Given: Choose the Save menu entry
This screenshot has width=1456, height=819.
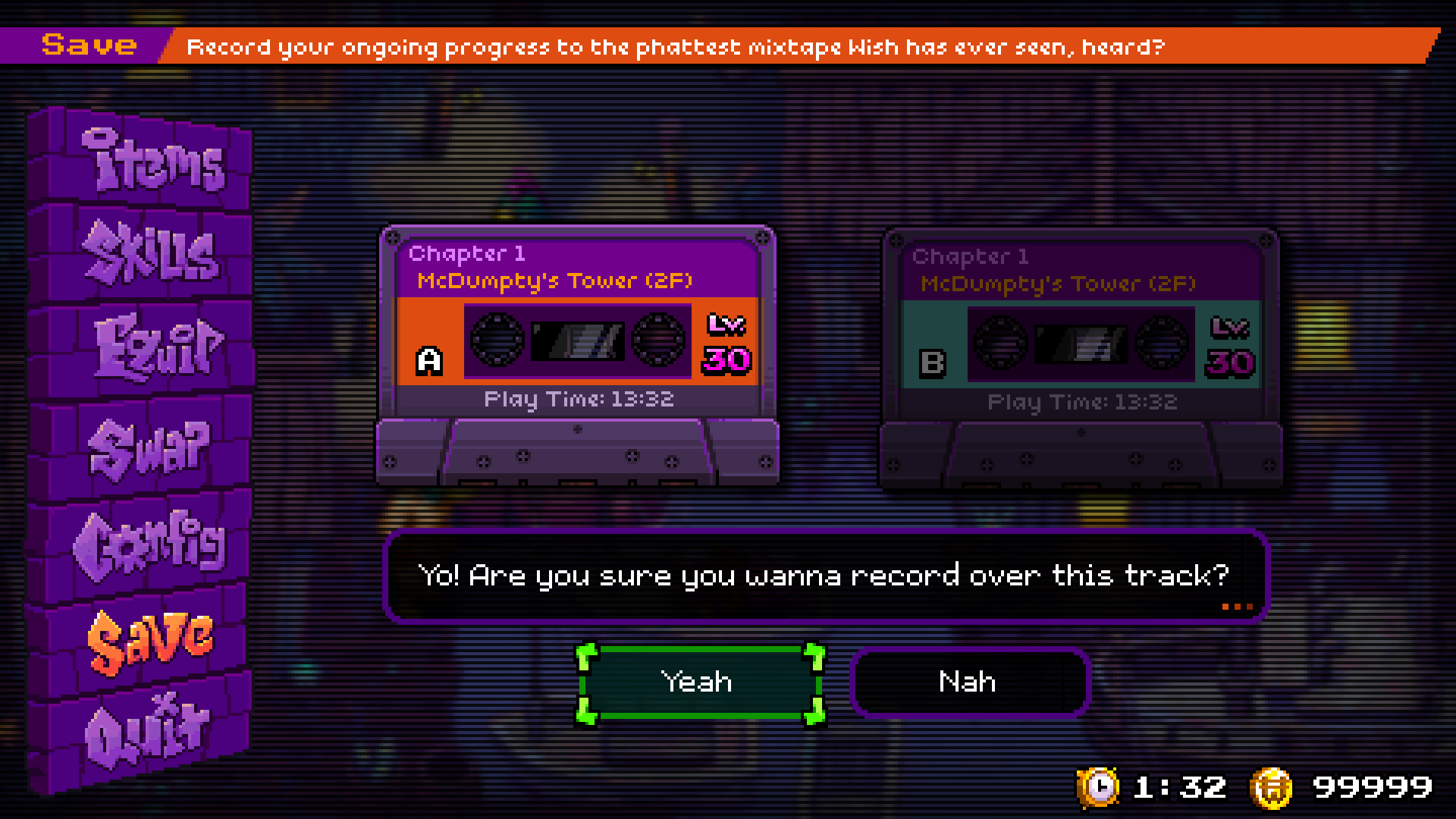Looking at the screenshot, I should [150, 639].
